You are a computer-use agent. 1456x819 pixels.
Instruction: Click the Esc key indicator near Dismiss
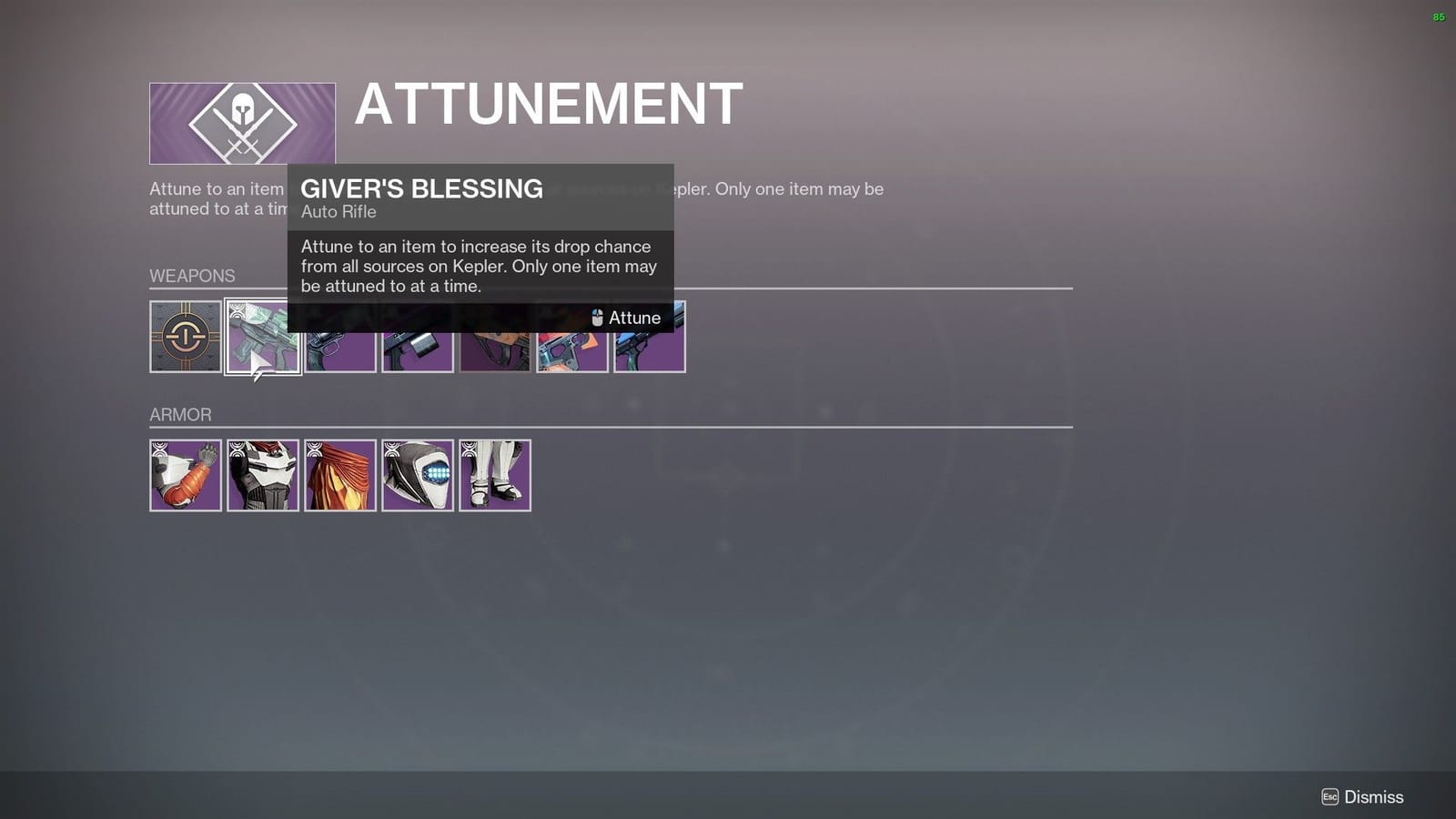1331,795
